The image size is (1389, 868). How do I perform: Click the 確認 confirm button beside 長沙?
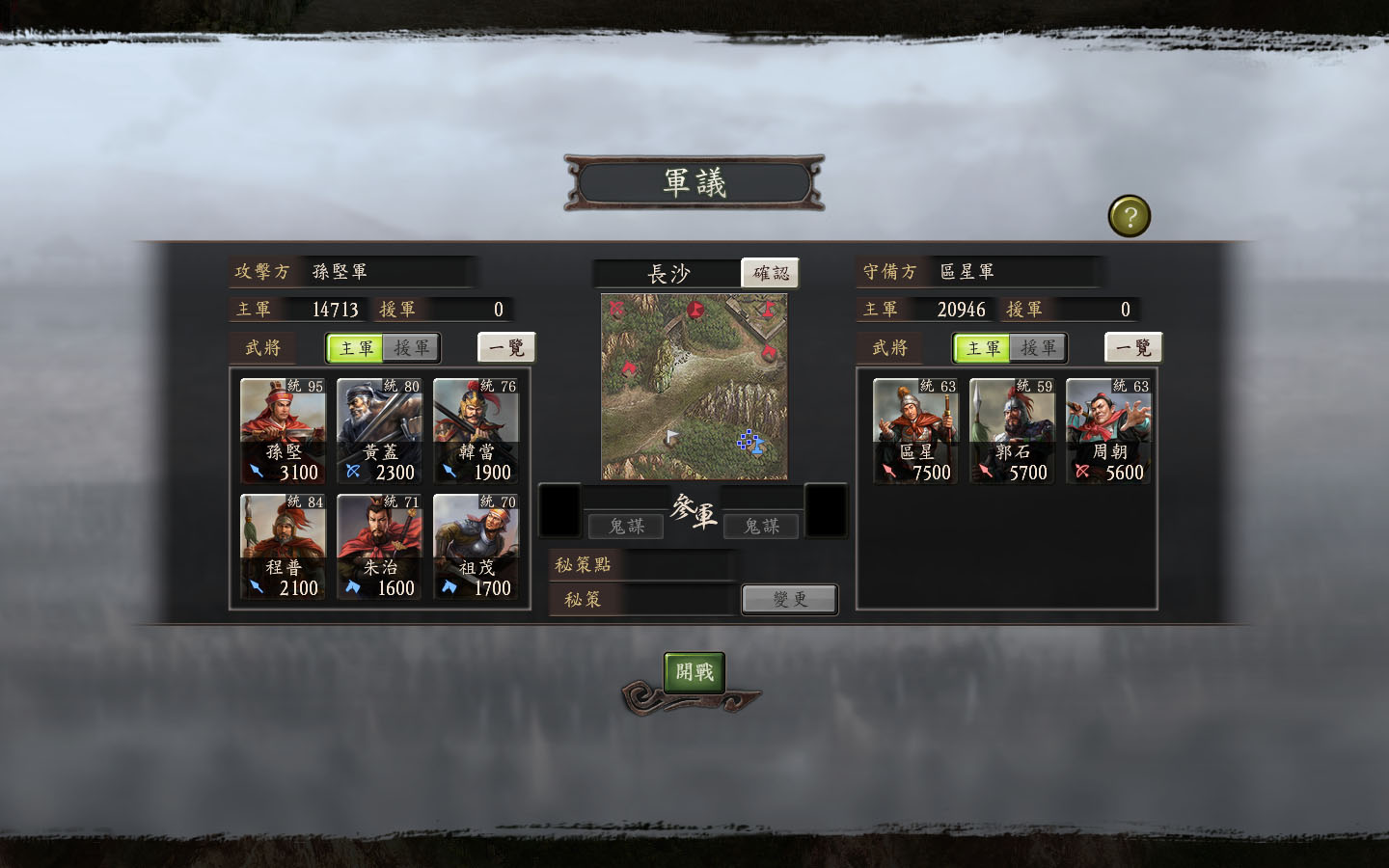pyautogui.click(x=770, y=273)
